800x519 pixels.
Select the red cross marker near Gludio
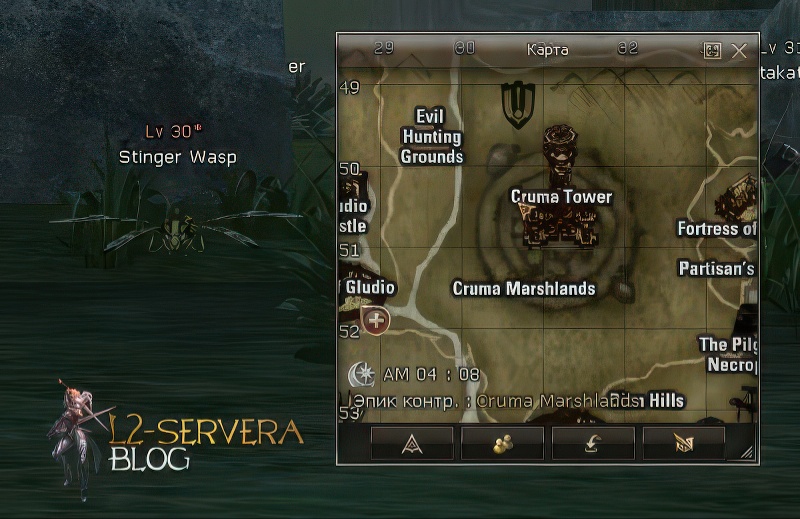click(377, 321)
